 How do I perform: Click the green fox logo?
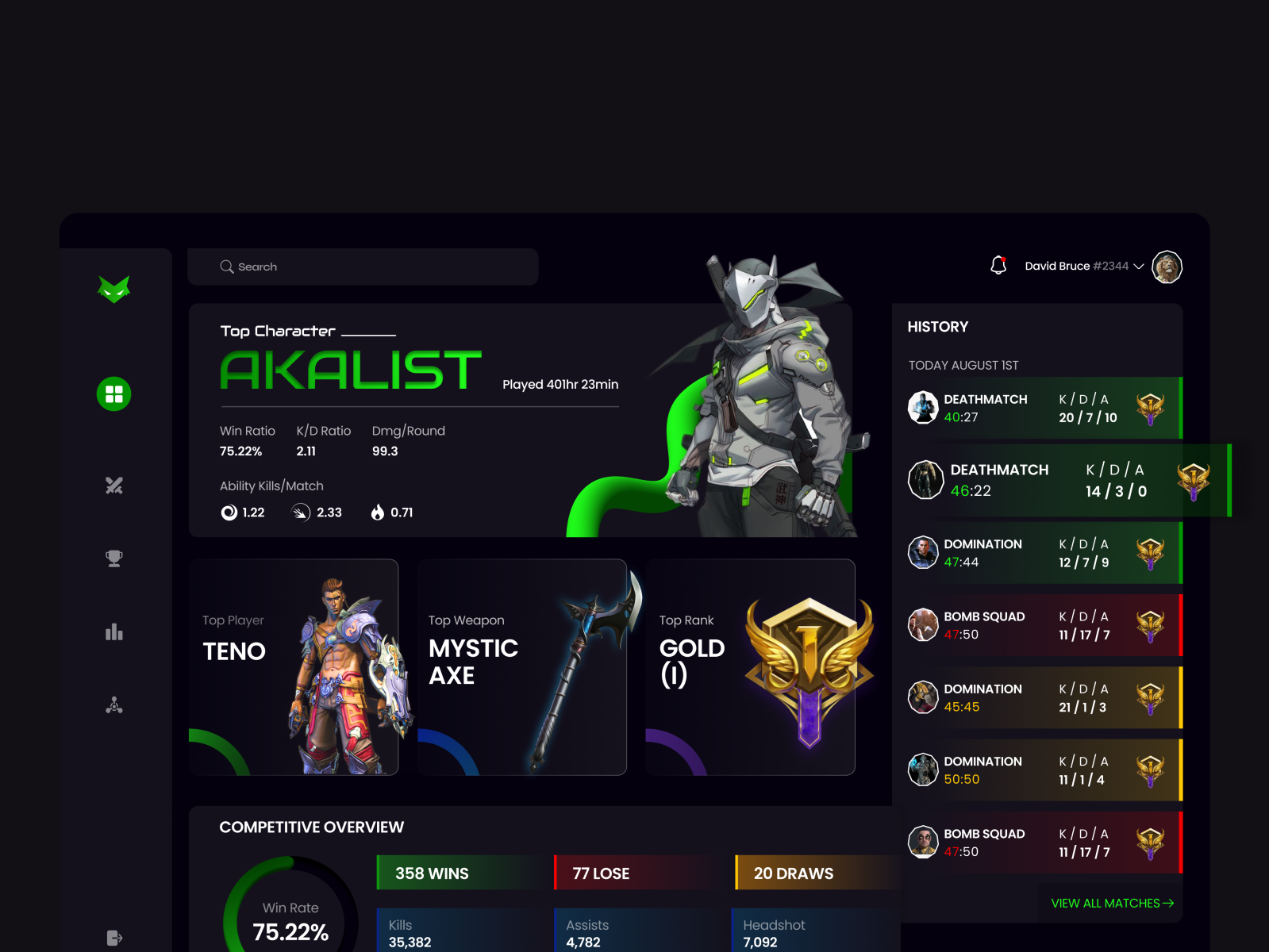click(113, 288)
